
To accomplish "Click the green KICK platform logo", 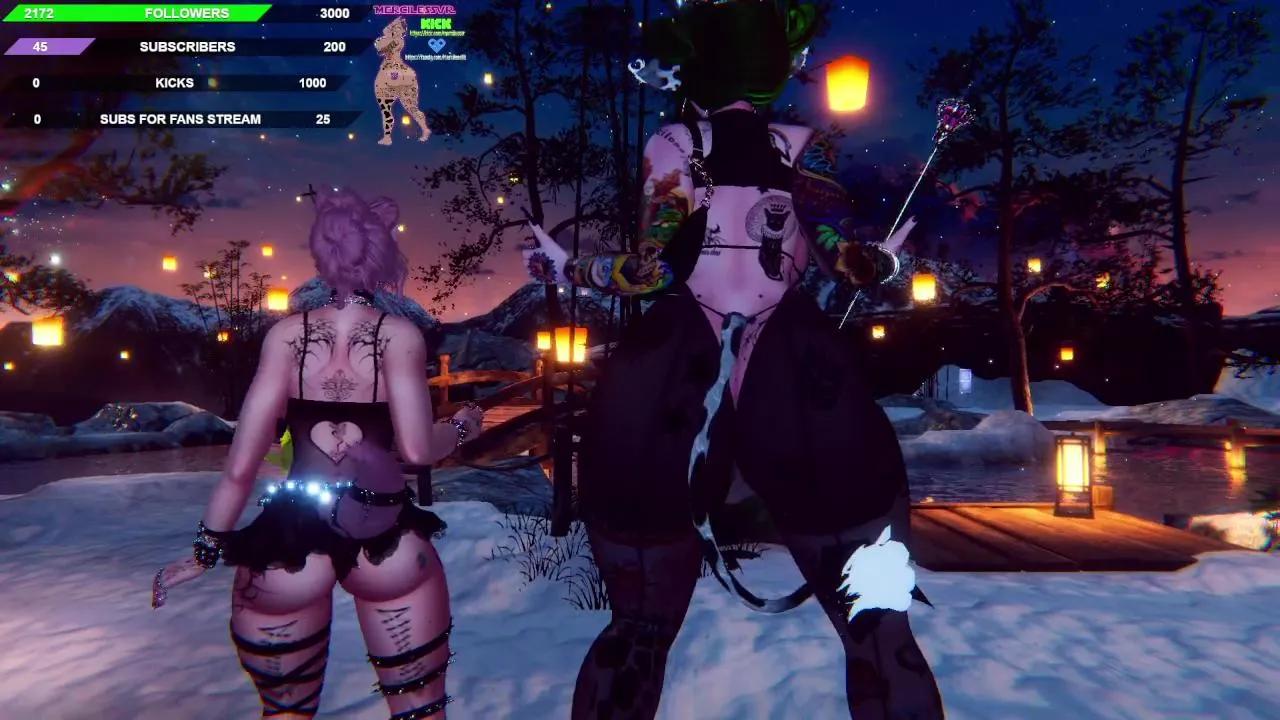I will point(436,23).
